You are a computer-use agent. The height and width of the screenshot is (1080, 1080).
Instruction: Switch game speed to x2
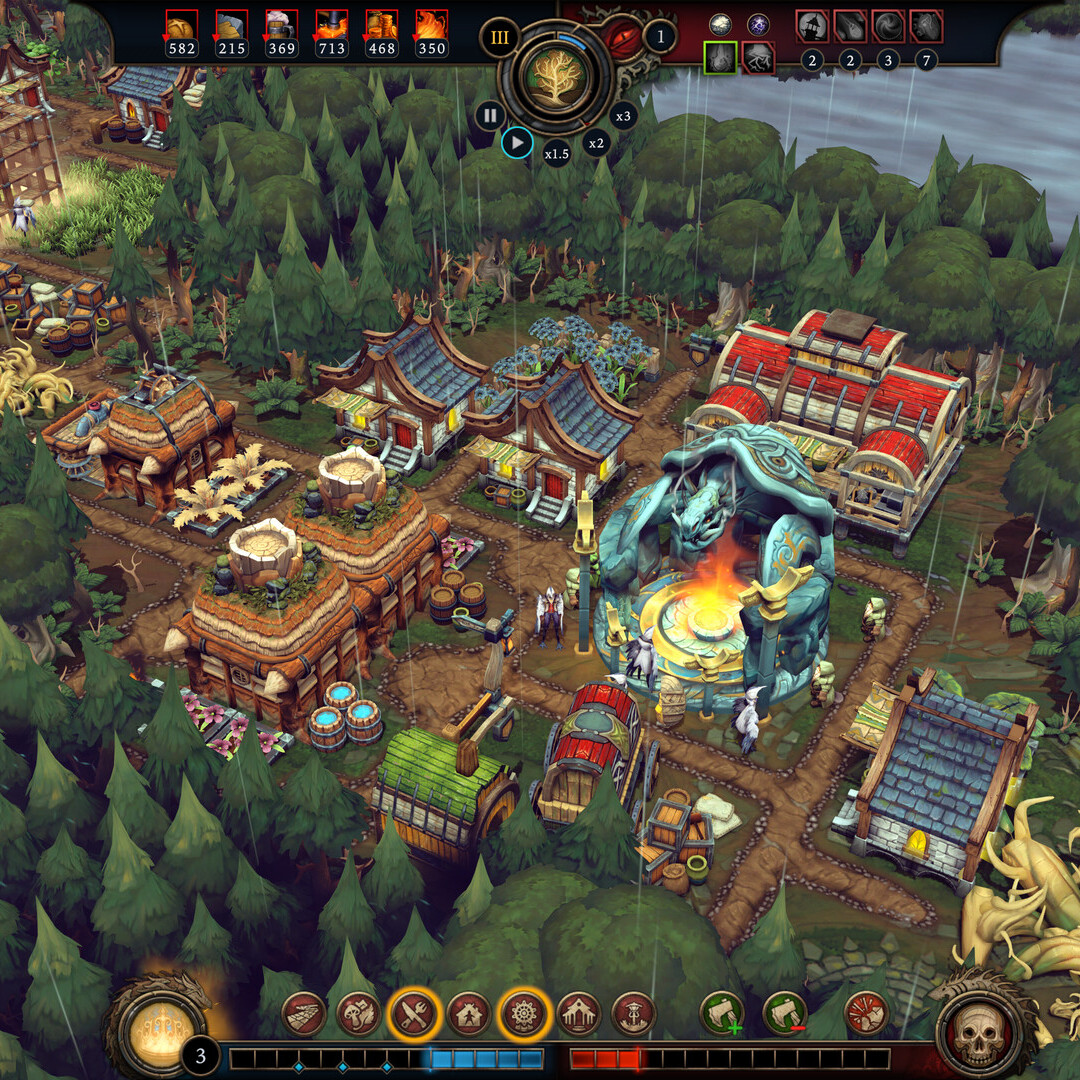point(596,143)
